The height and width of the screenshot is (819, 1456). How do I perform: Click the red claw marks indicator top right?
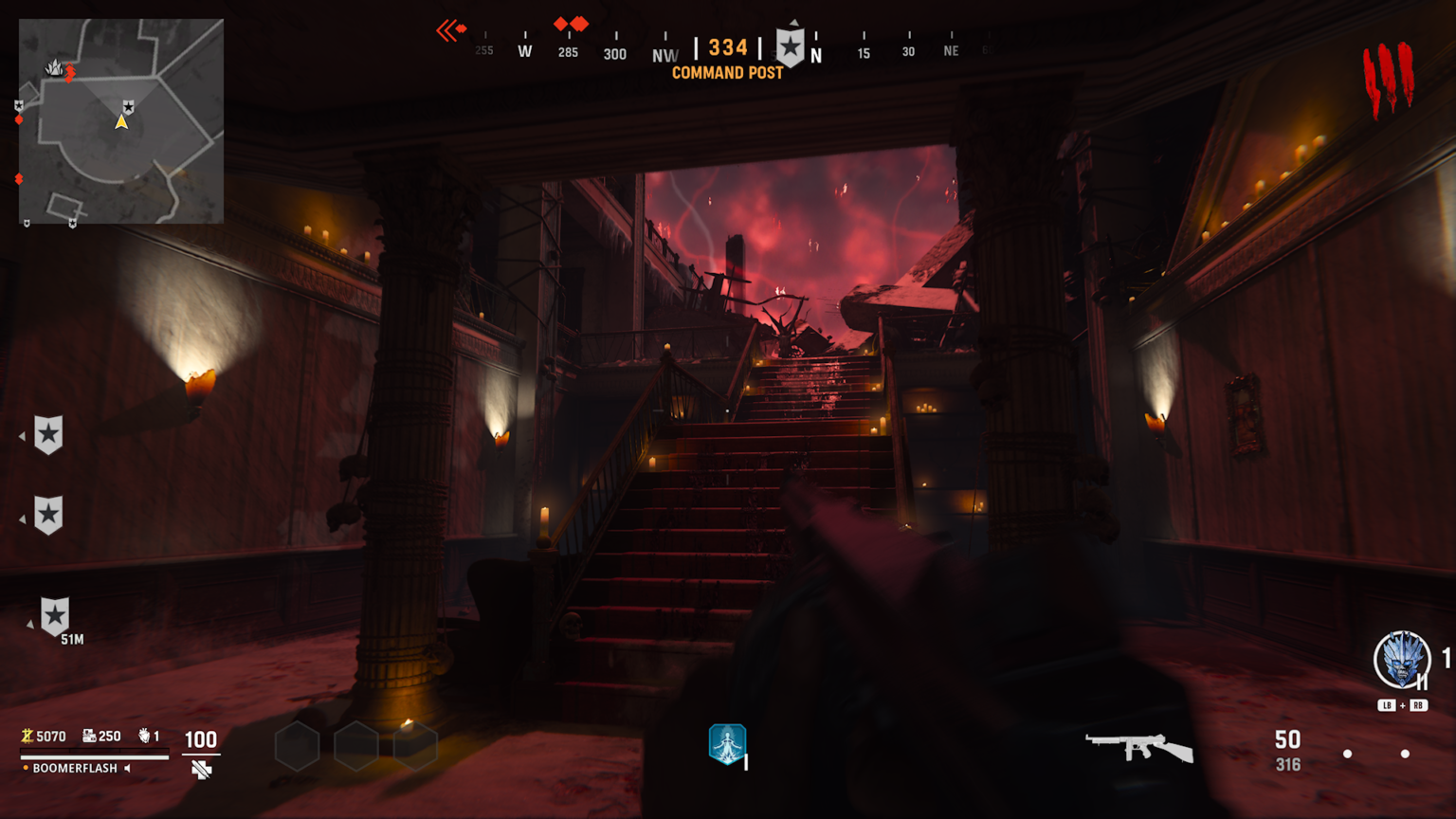tap(1389, 71)
